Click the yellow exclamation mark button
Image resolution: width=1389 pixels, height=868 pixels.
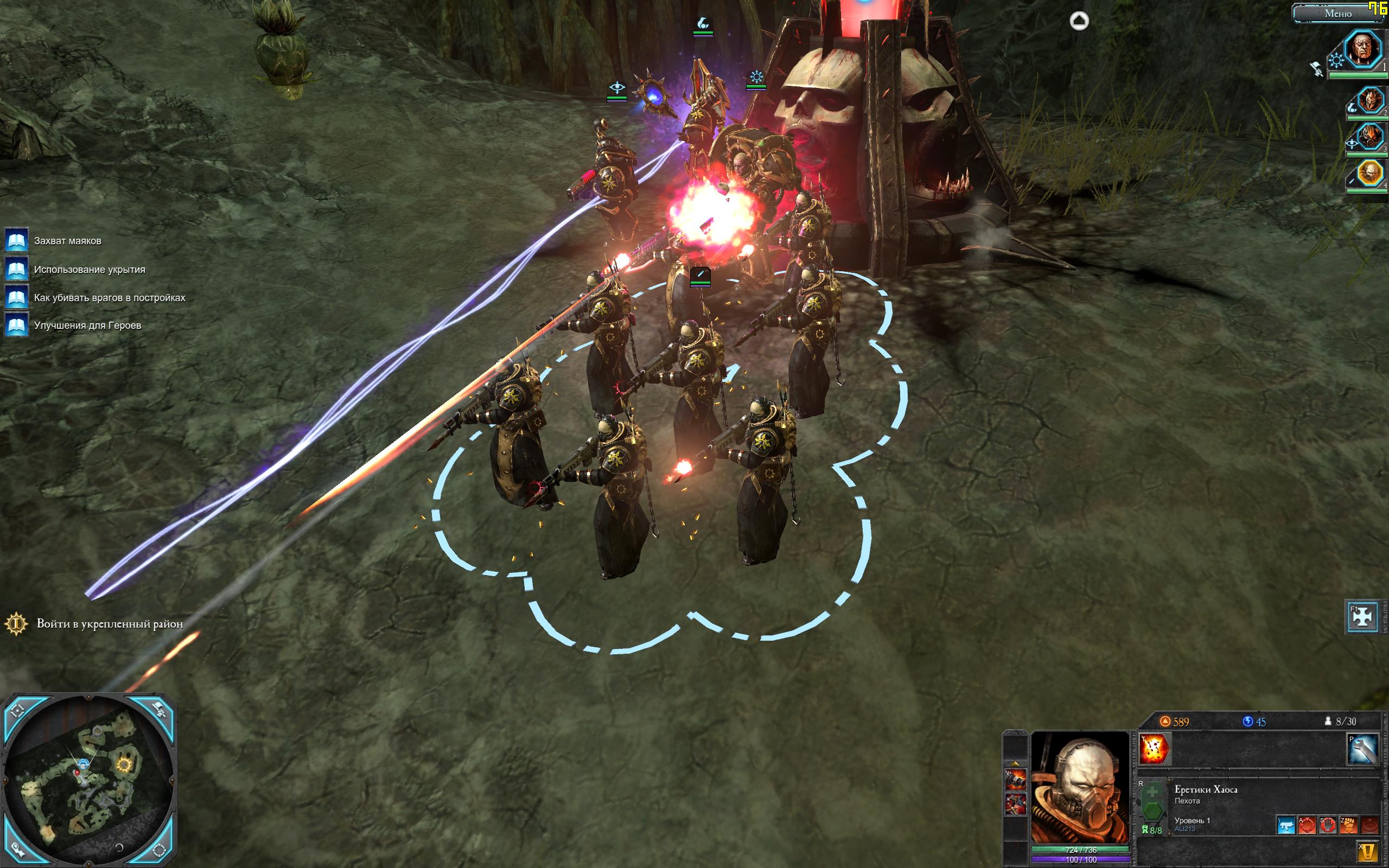[1368, 851]
